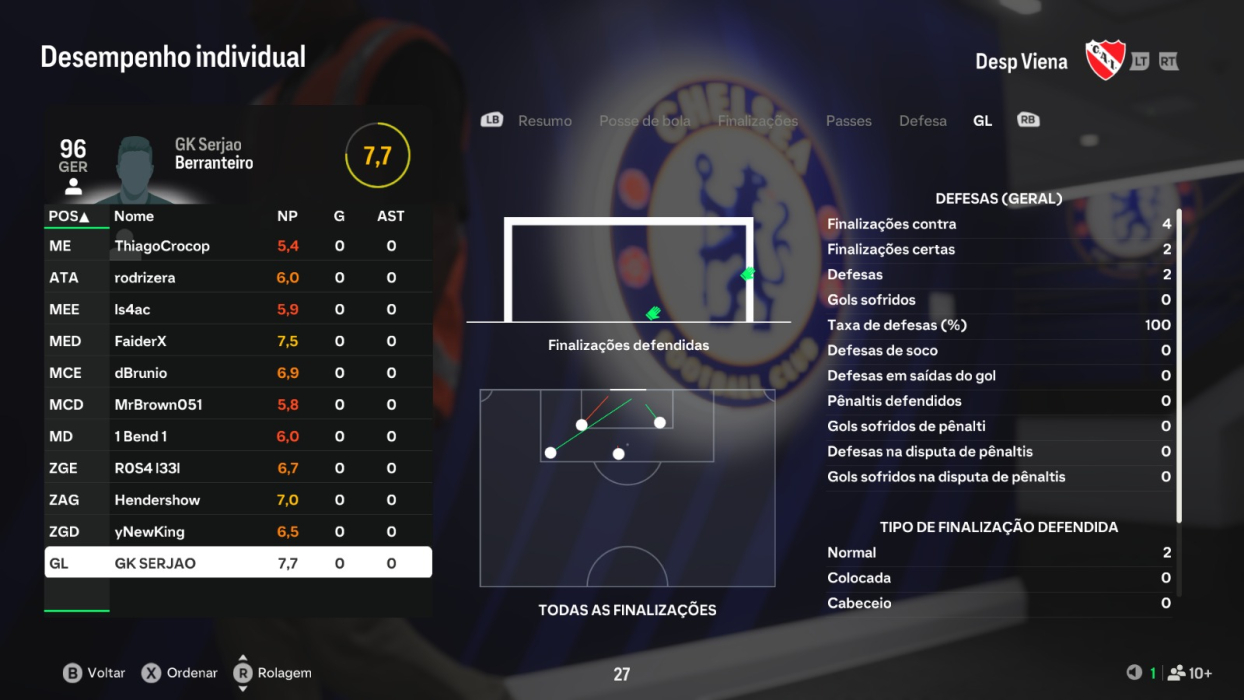1244x700 pixels.
Task: Select the GL stats tab
Action: click(x=982, y=121)
